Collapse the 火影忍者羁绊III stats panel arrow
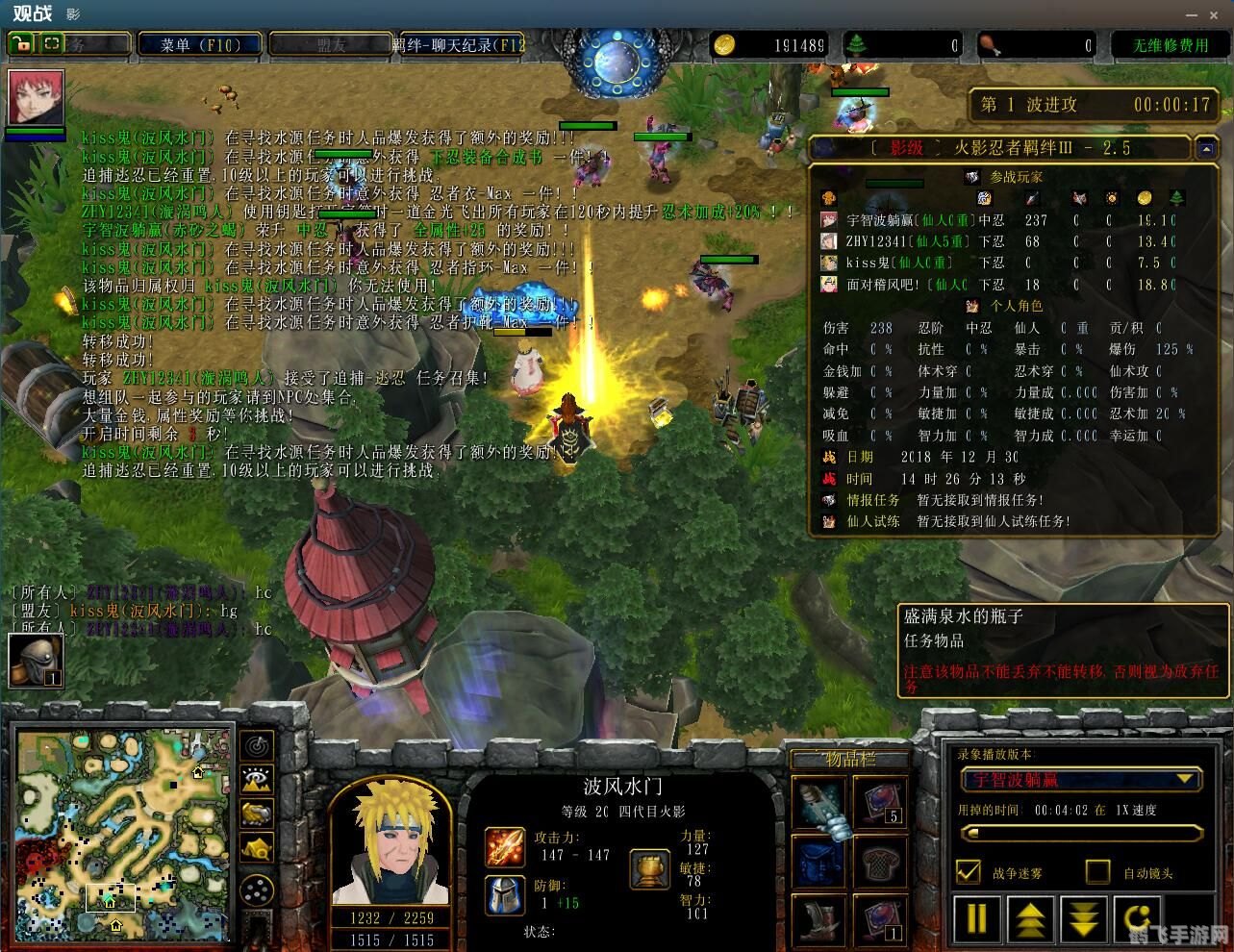 click(1207, 149)
